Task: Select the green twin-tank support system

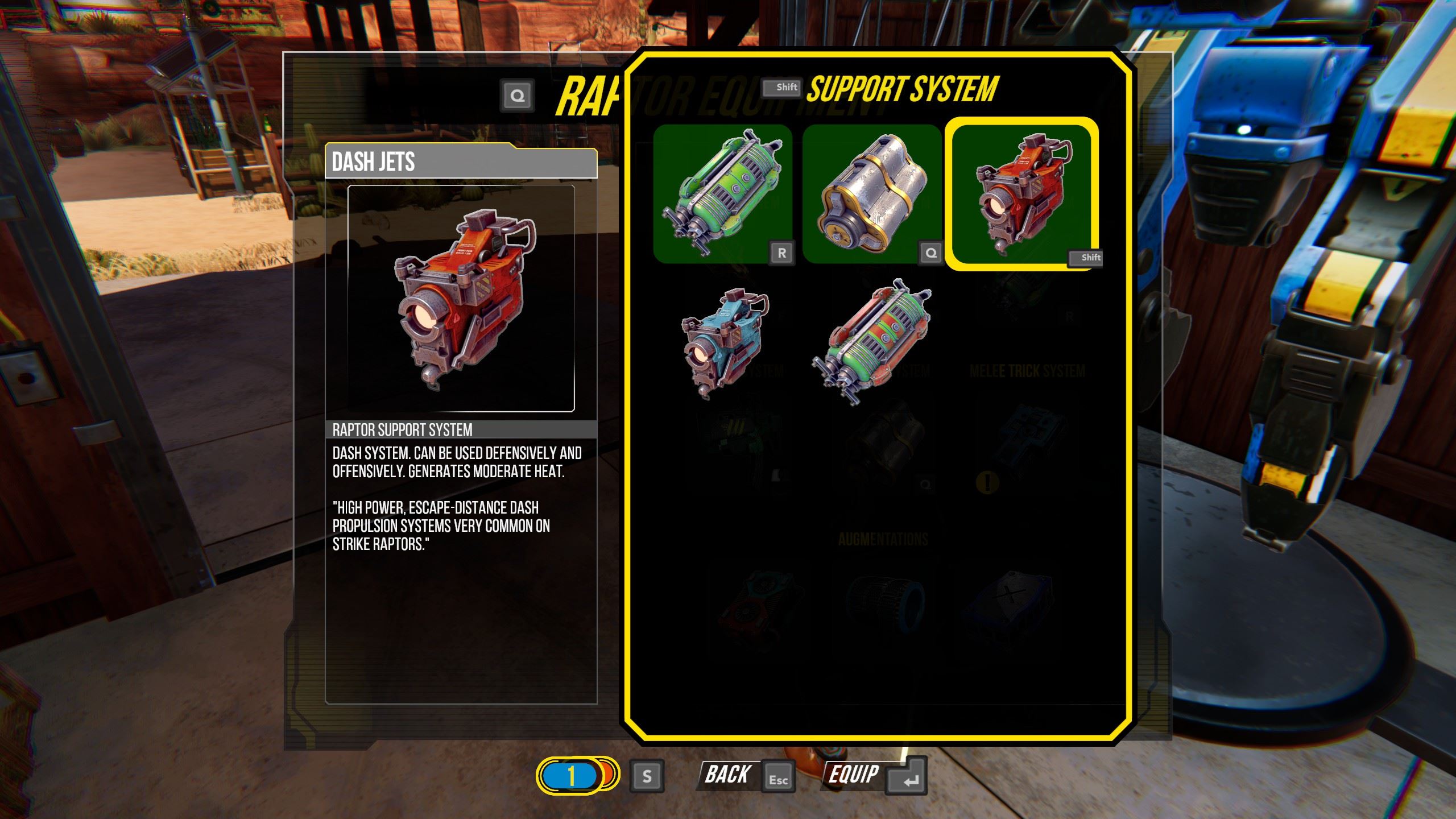Action: pos(722,193)
